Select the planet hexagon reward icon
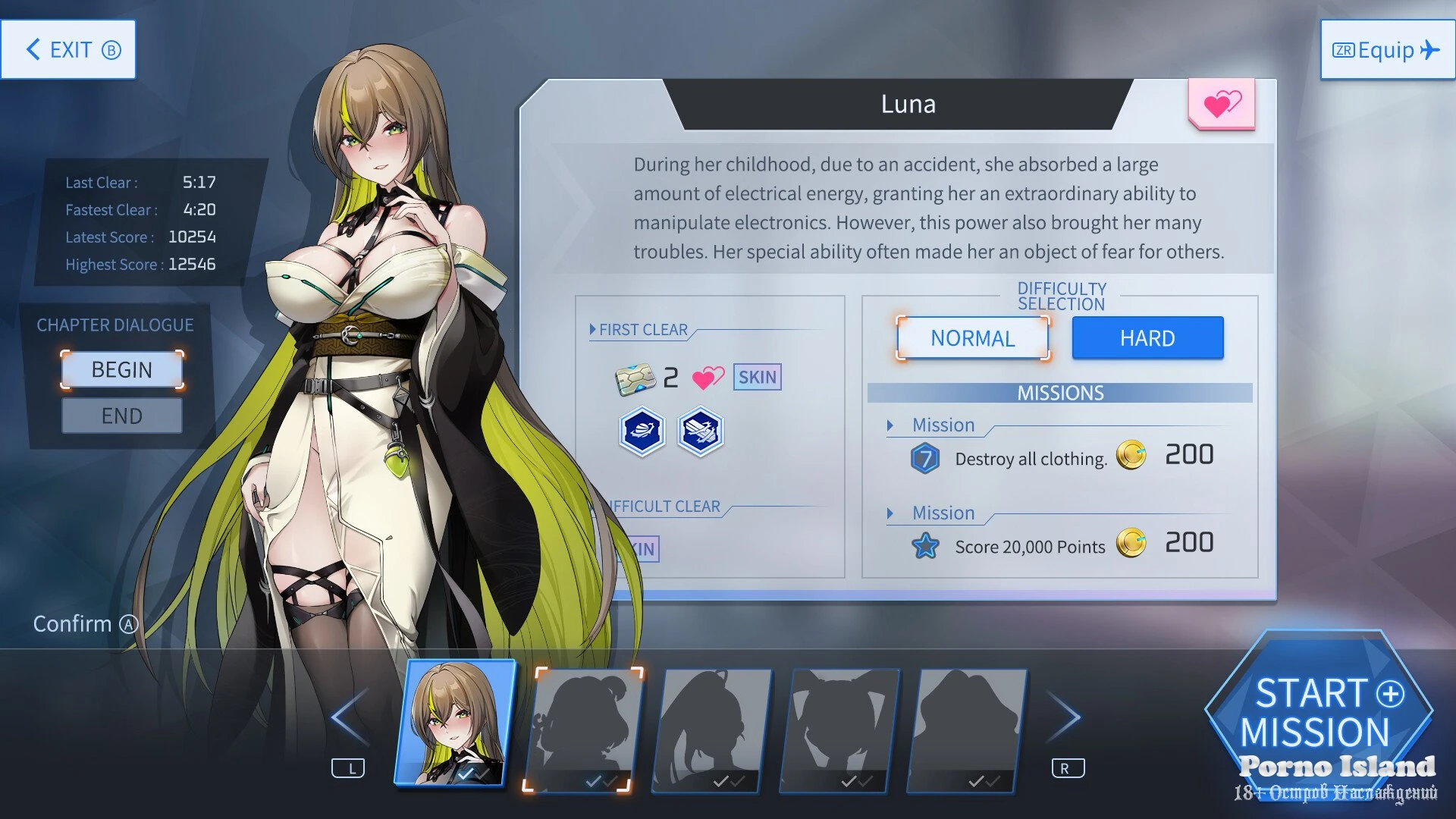Viewport: 1456px width, 819px height. click(642, 432)
